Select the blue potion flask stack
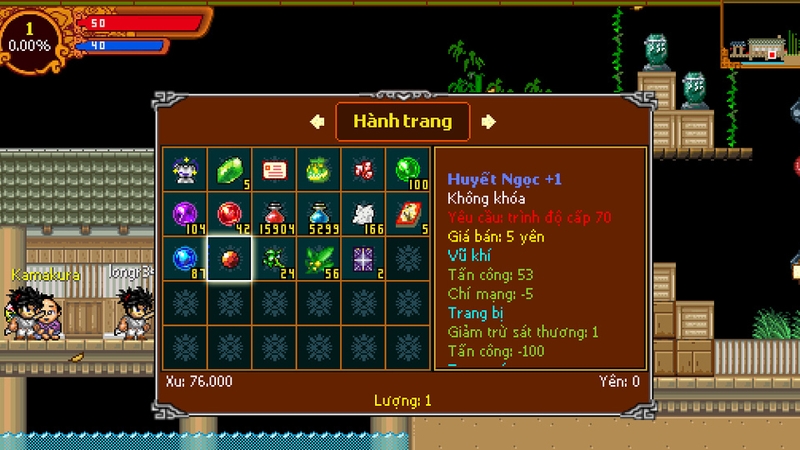Viewport: 800px width, 450px height. [x=319, y=214]
